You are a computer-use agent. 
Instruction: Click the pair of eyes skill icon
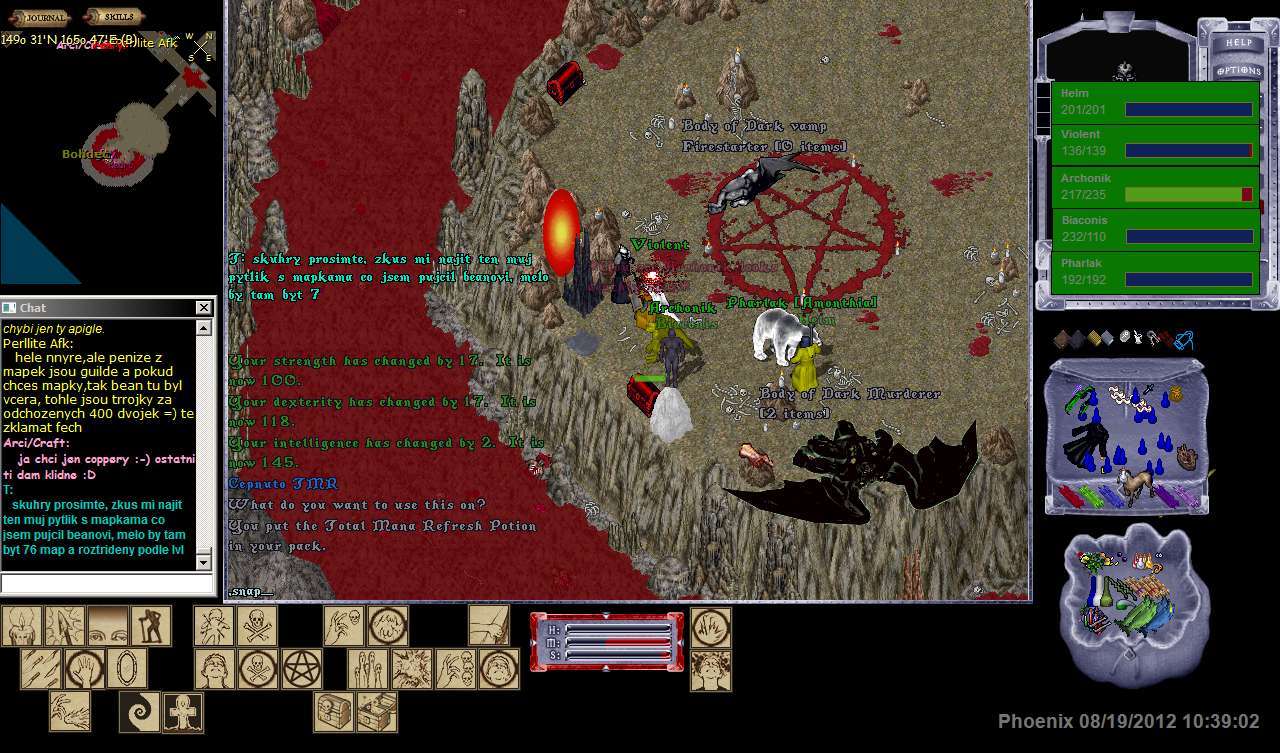tap(107, 626)
